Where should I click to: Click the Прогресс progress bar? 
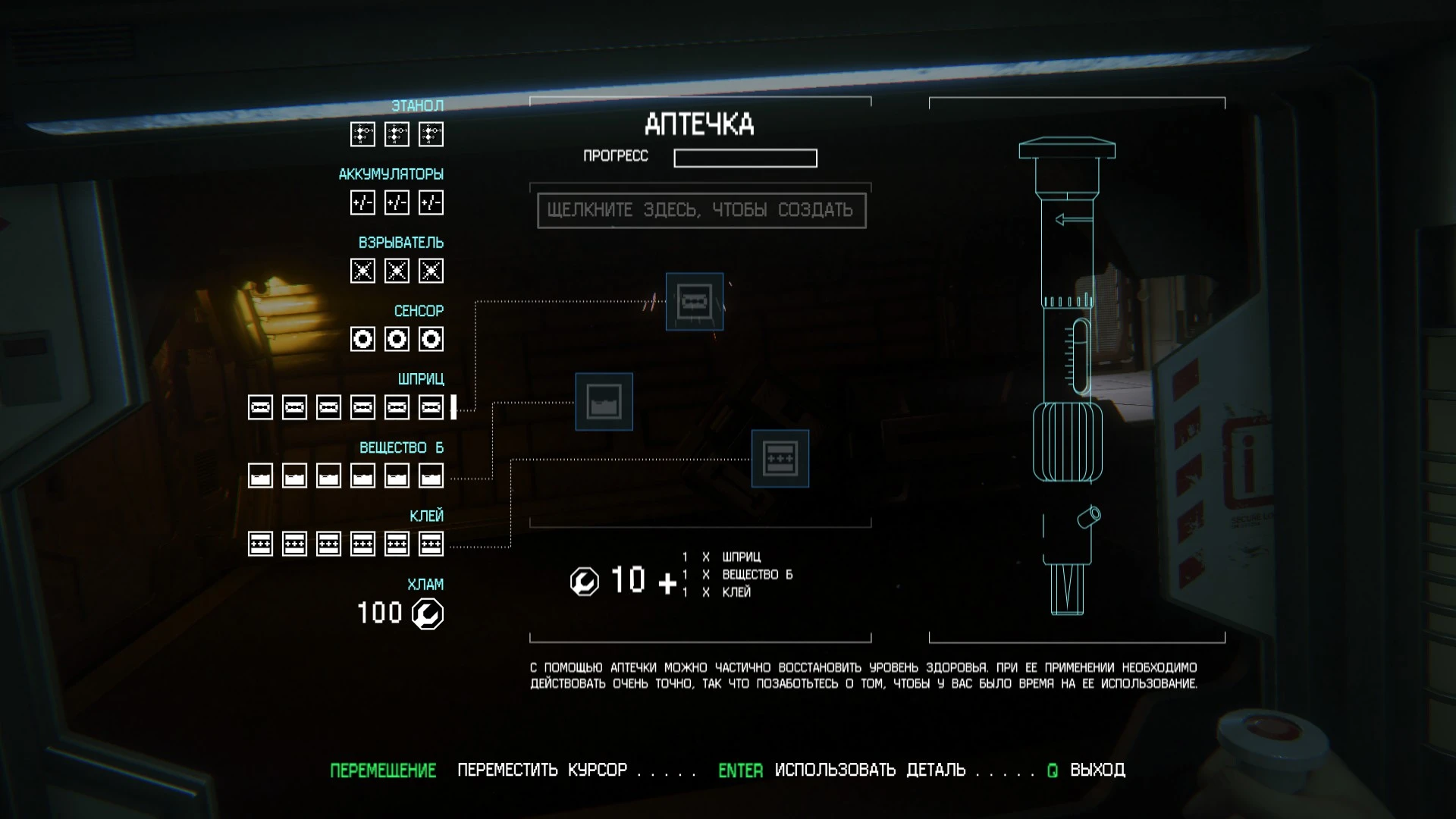[745, 158]
